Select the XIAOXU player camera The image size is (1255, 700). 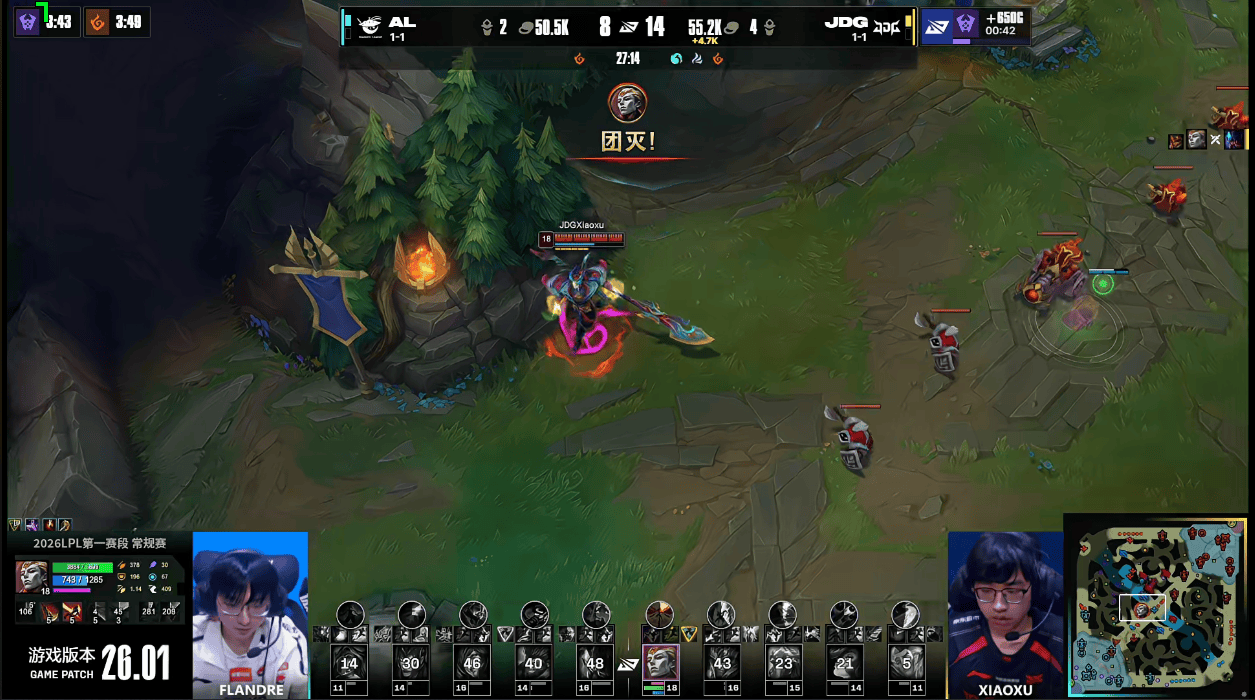click(1005, 614)
